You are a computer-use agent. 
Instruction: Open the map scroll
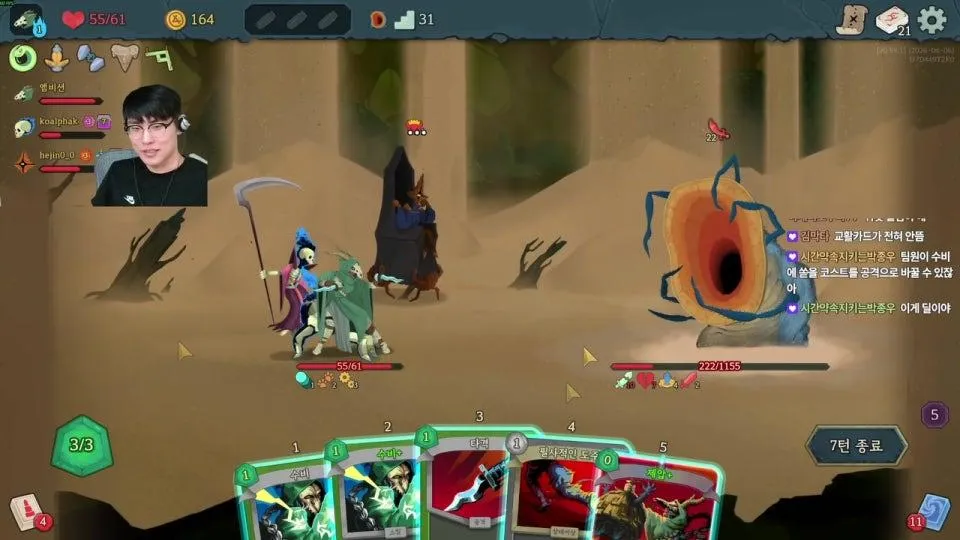[850, 20]
